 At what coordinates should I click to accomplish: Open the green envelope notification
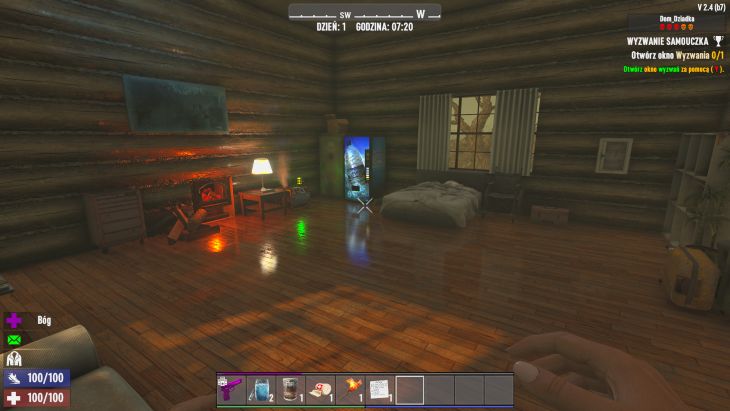[x=14, y=340]
